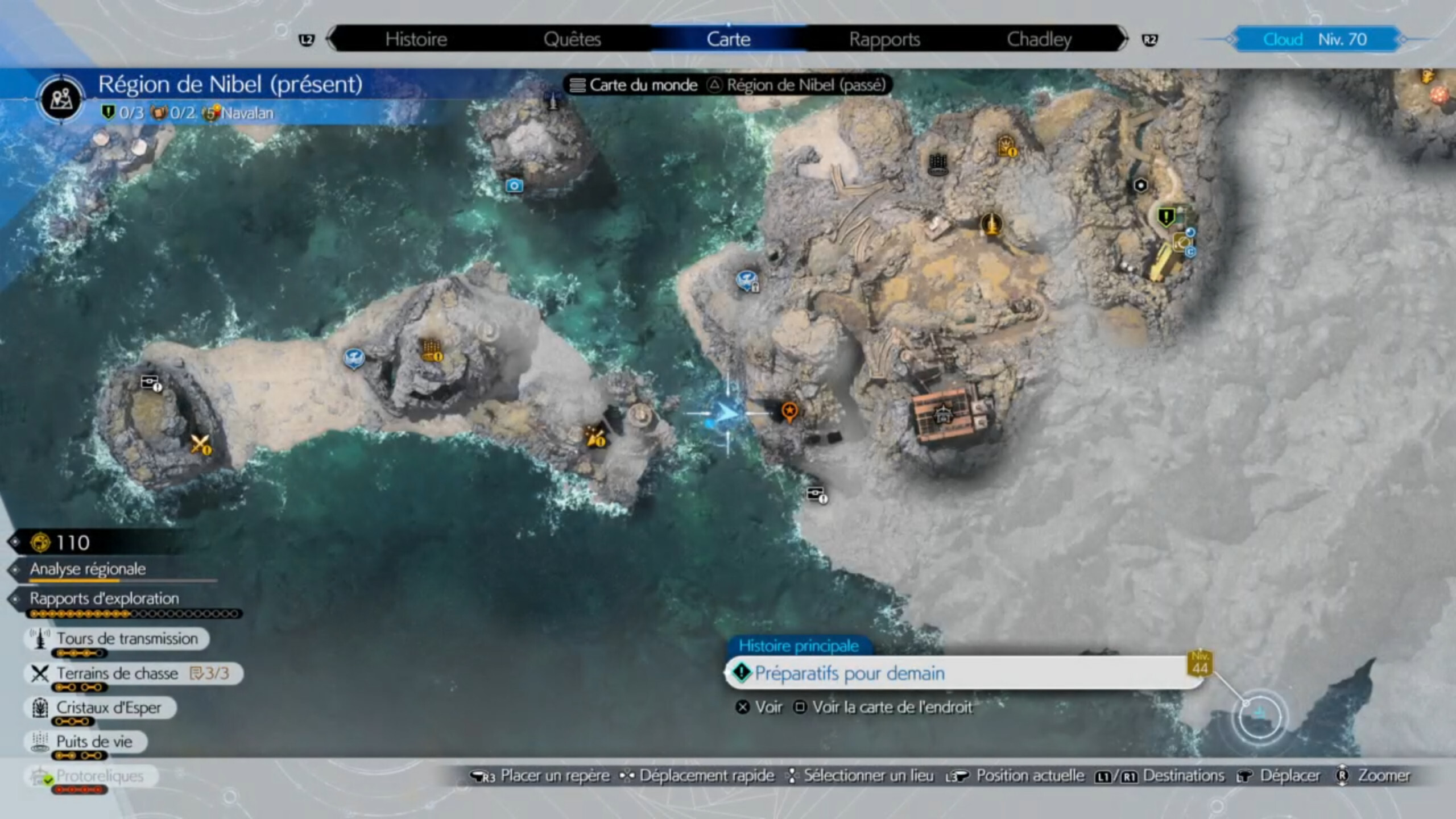Image resolution: width=1456 pixels, height=819 pixels.
Task: Open the Analyse régionale panel
Action: point(88,569)
